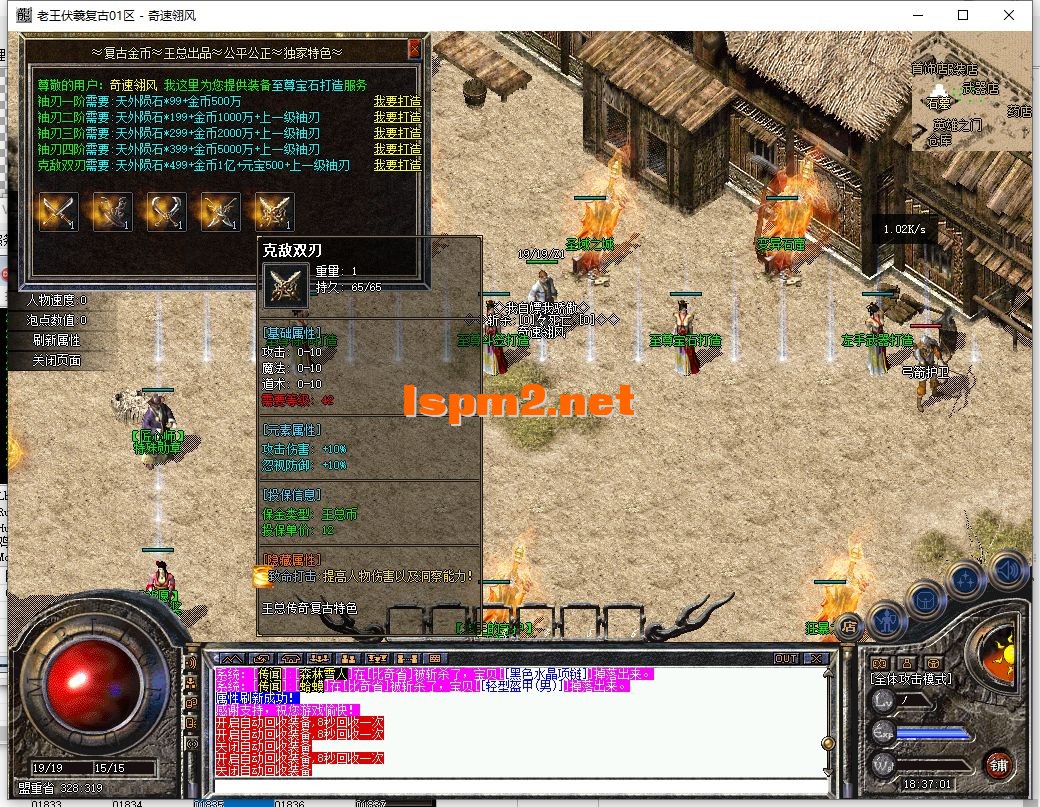The image size is (1040, 807).
Task: Maximize the game window
Action: click(963, 15)
